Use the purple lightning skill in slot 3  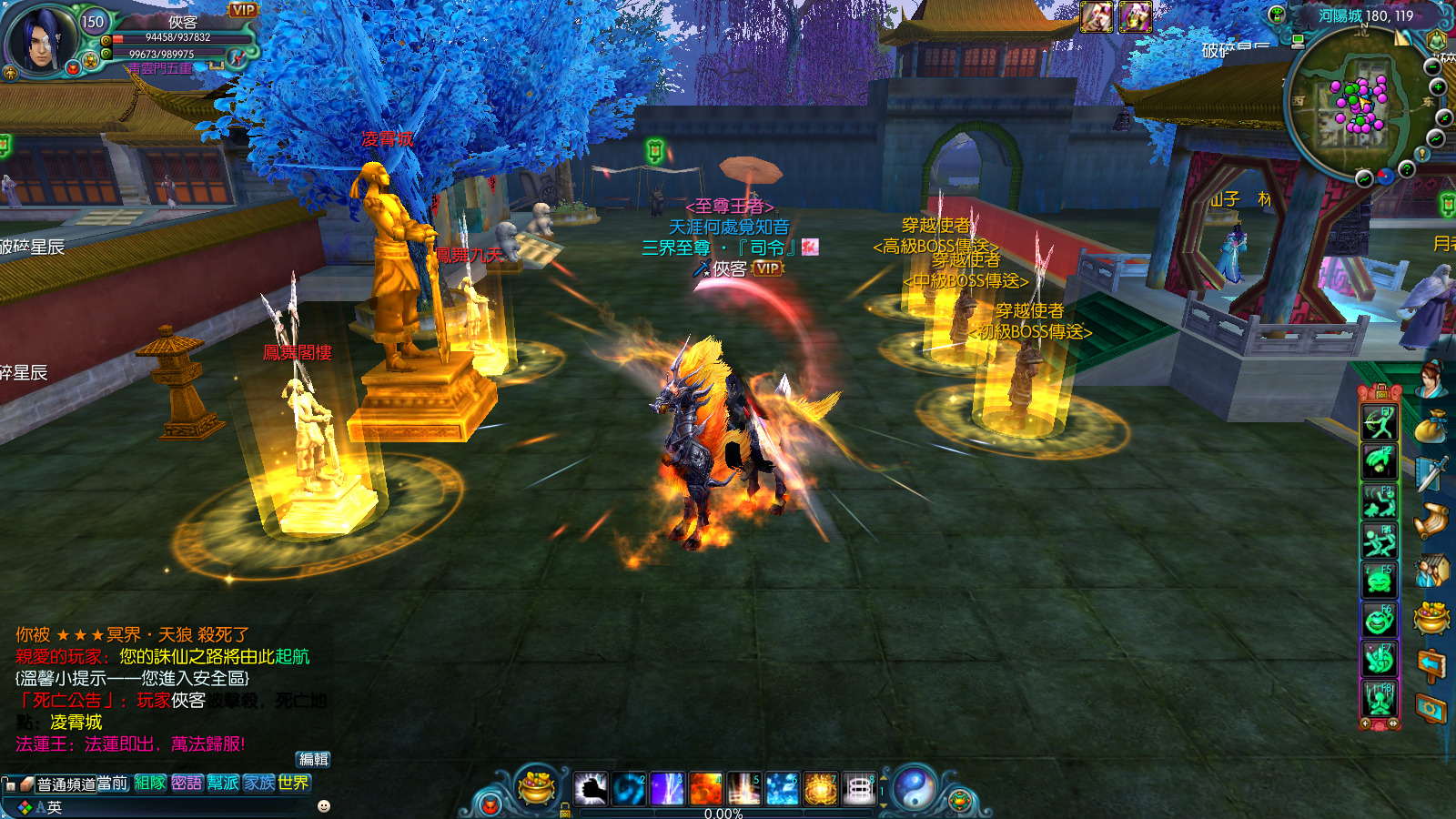point(667,789)
